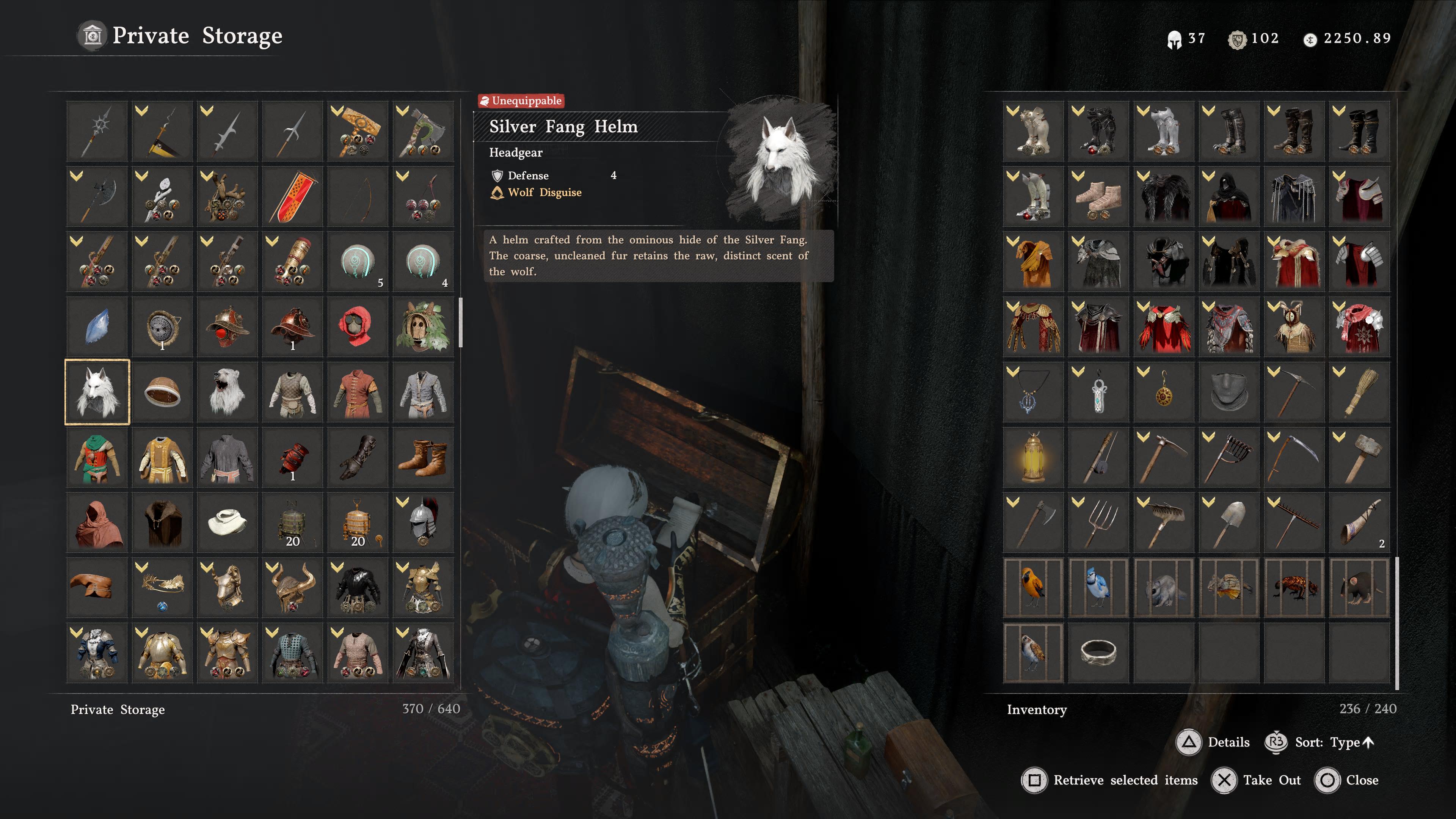The height and width of the screenshot is (819, 1456).
Task: Select the leafy wooden mask headgear
Action: (x=423, y=327)
